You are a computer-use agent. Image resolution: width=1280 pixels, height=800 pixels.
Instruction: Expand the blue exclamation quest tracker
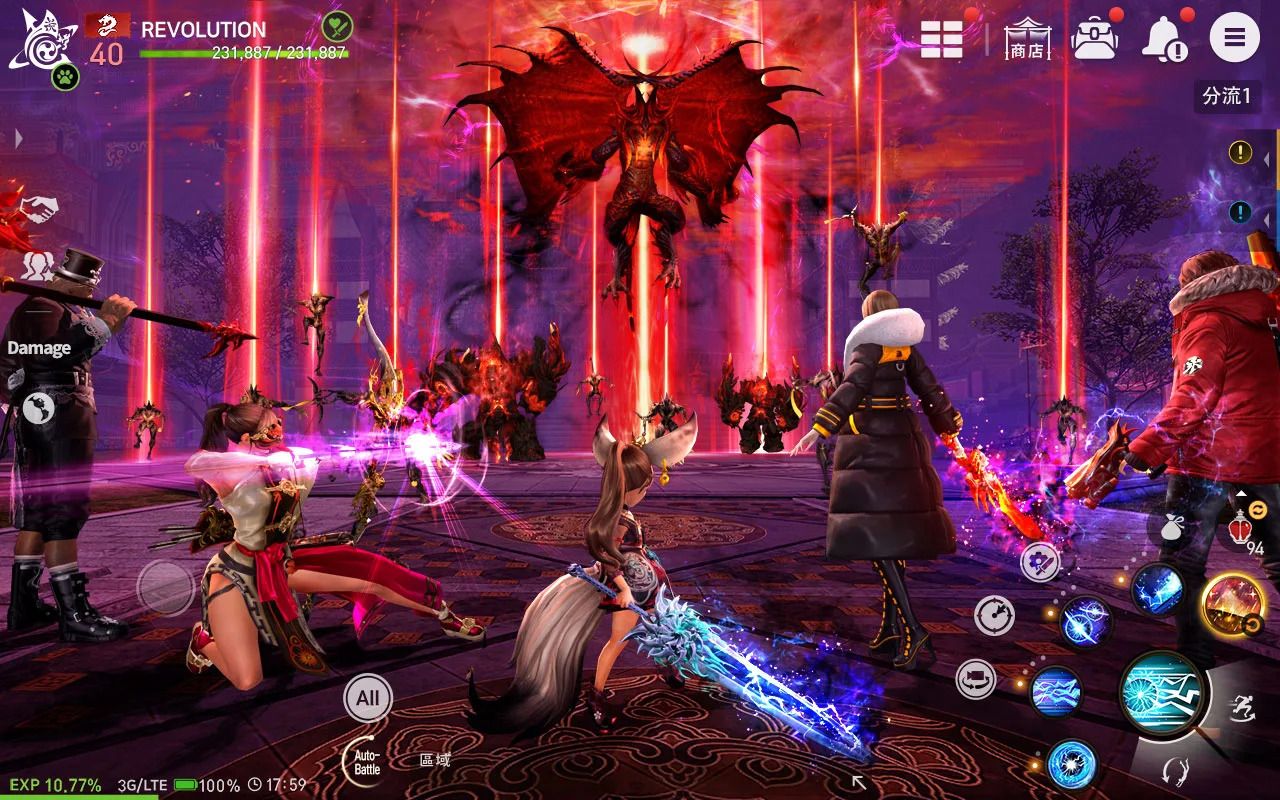point(1240,211)
